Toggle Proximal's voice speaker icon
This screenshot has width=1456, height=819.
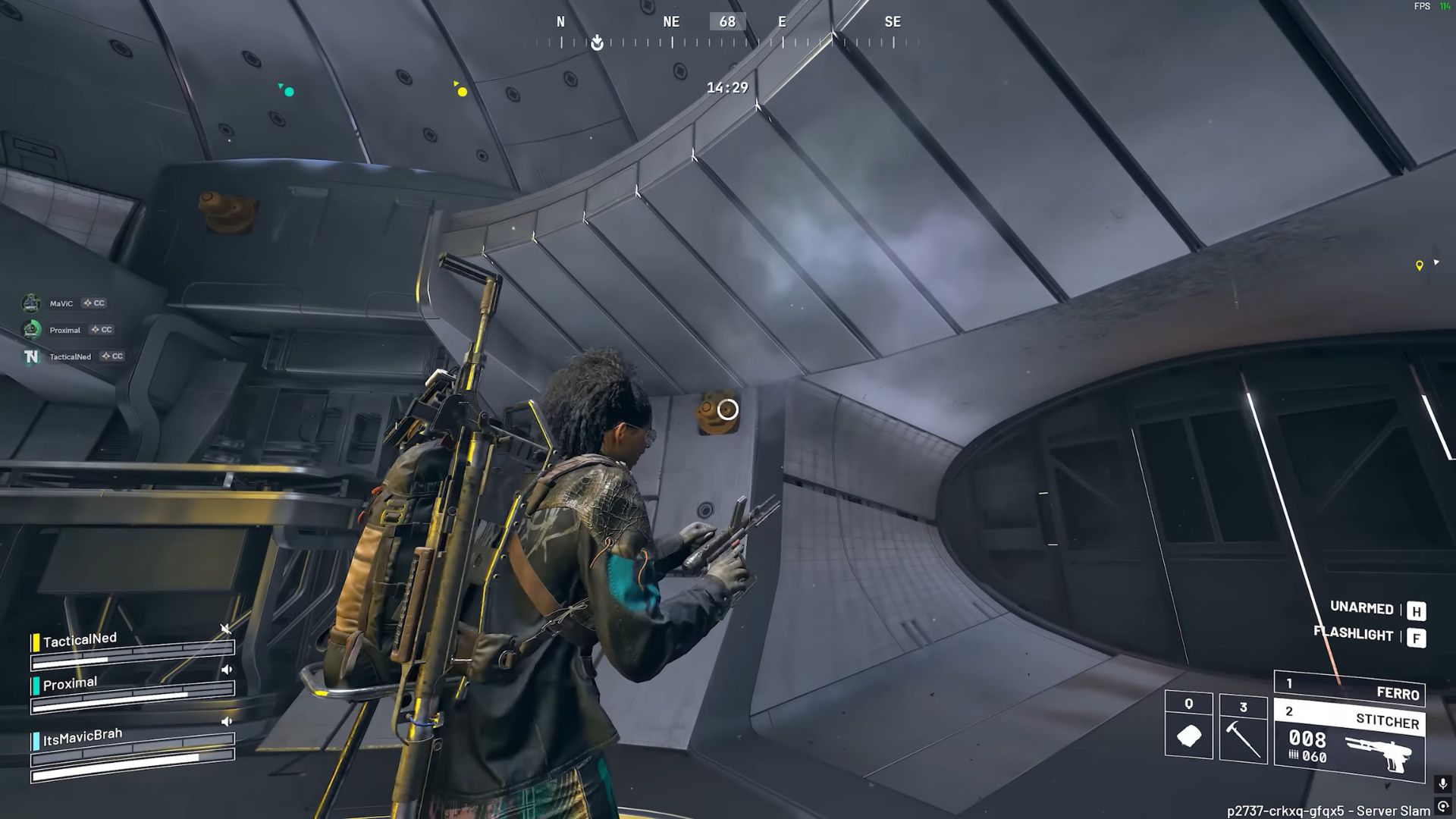click(x=226, y=670)
